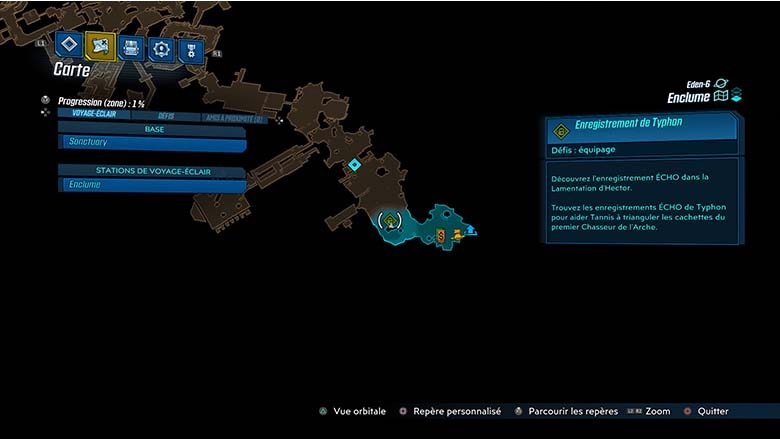Select the Typhon log challenge map marker
The height and width of the screenshot is (439, 780).
click(390, 220)
